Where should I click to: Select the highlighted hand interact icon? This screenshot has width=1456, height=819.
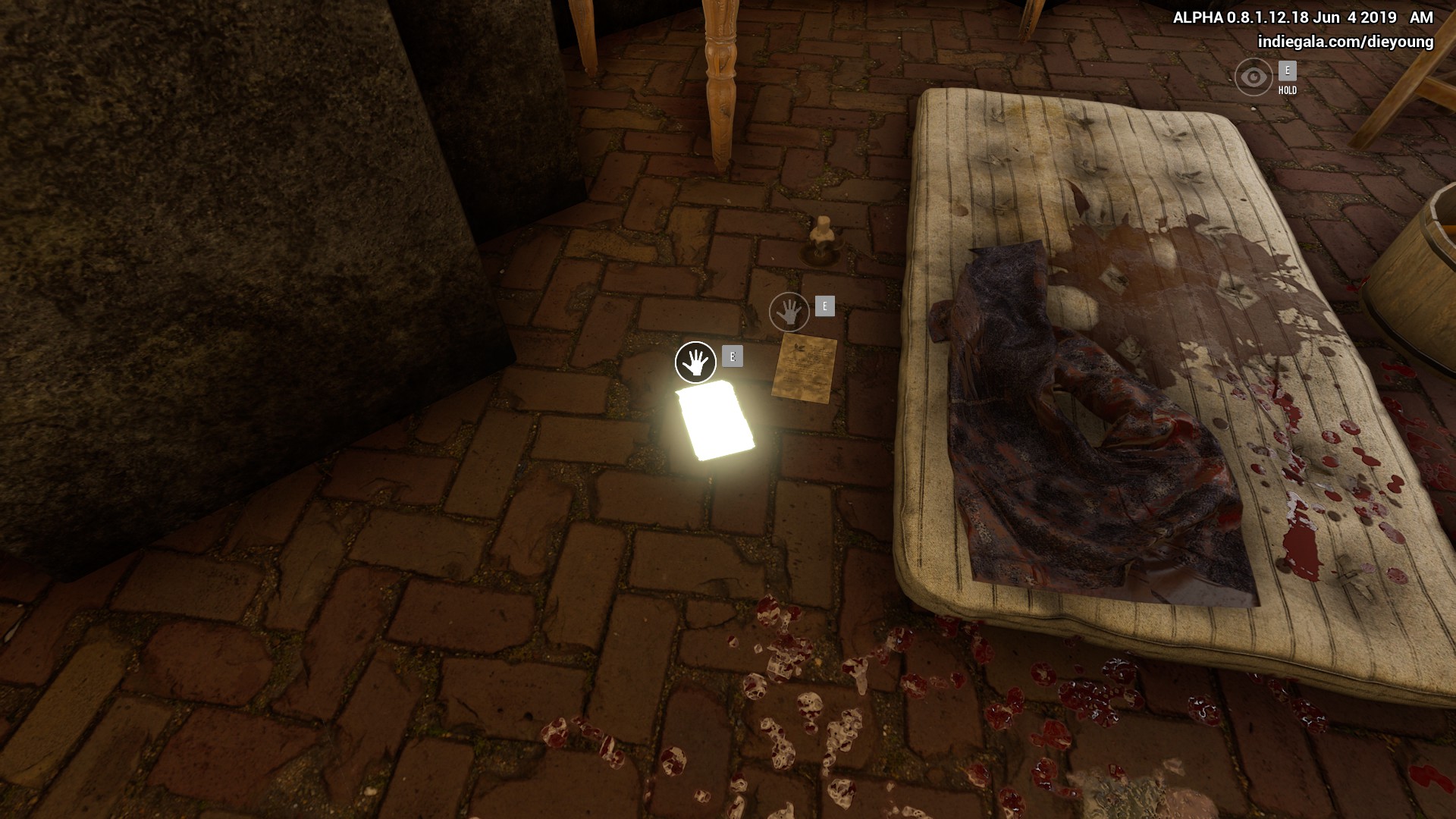(695, 362)
